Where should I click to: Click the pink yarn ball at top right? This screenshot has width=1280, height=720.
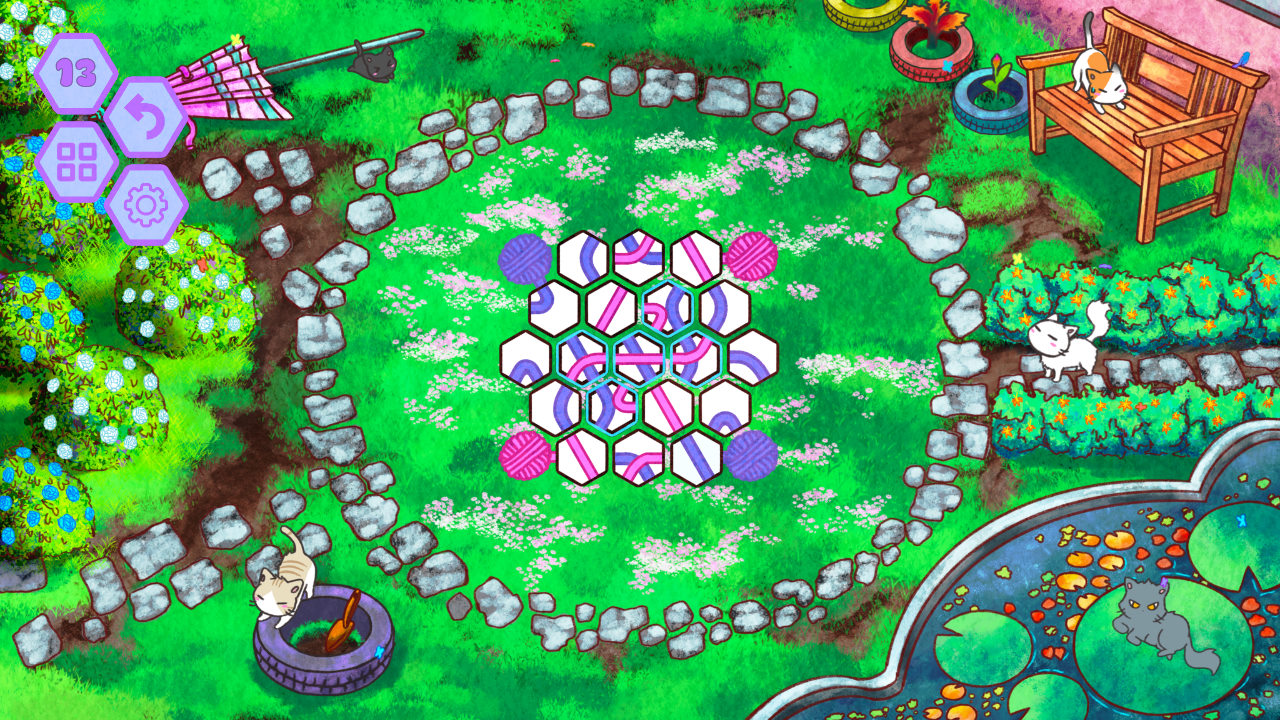pyautogui.click(x=751, y=256)
